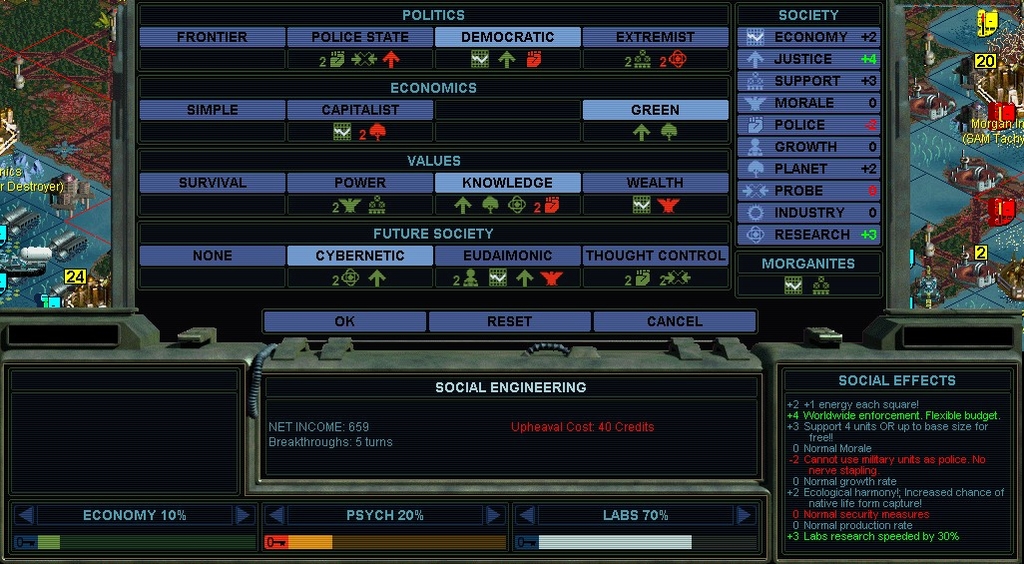
Task: Select the Frontier politics option
Action: [x=212, y=37]
